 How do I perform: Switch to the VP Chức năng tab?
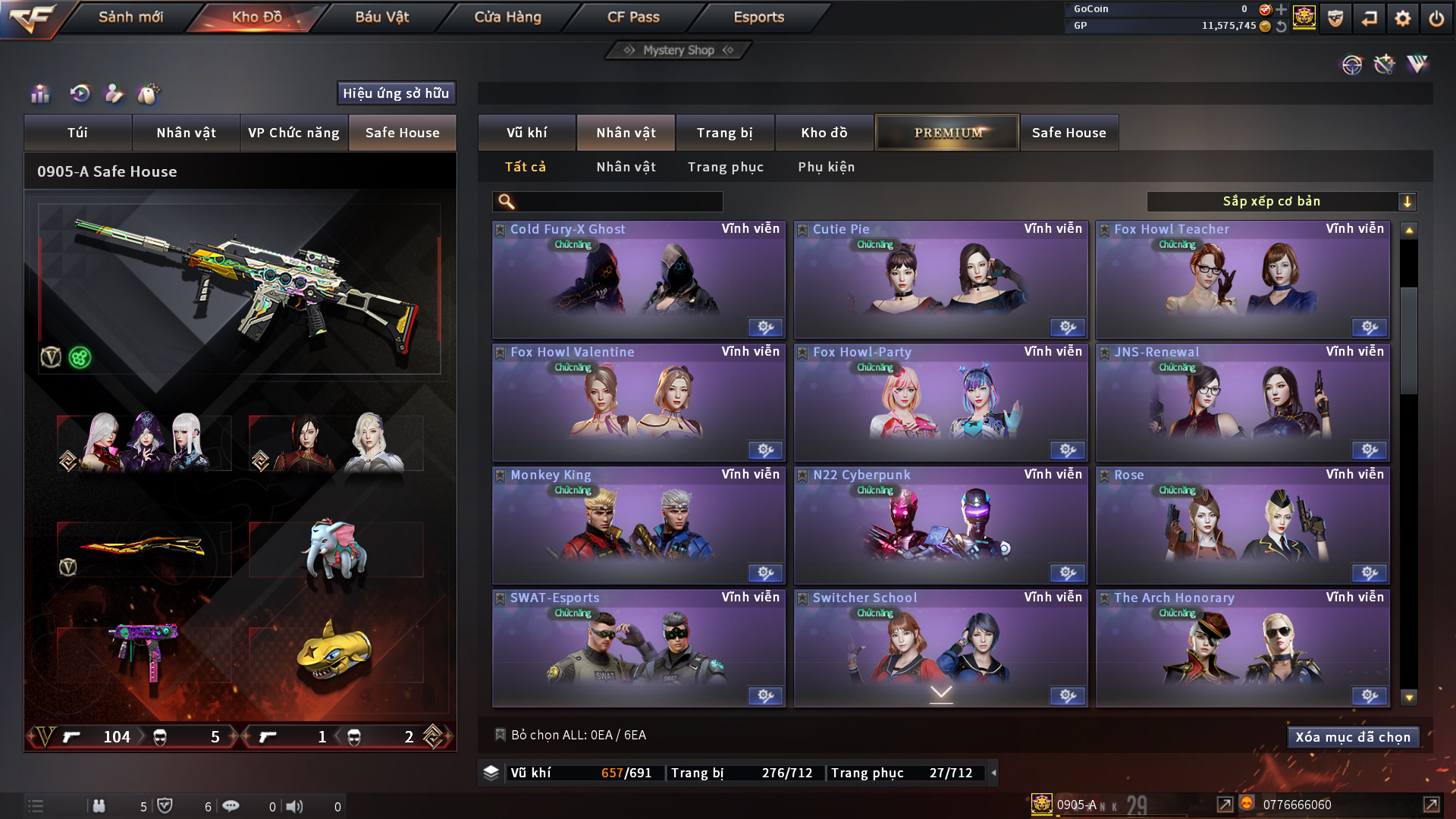click(293, 133)
